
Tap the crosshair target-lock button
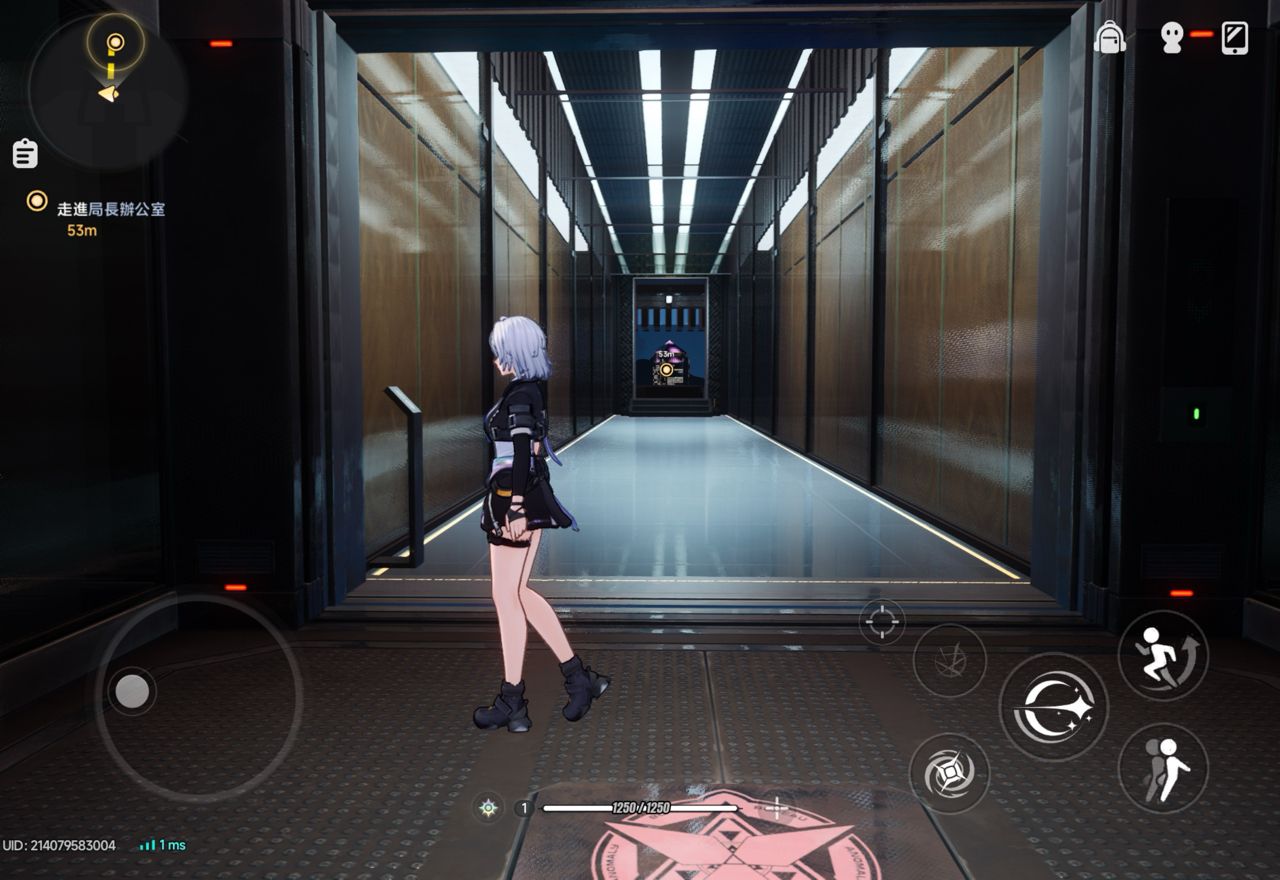pos(882,621)
